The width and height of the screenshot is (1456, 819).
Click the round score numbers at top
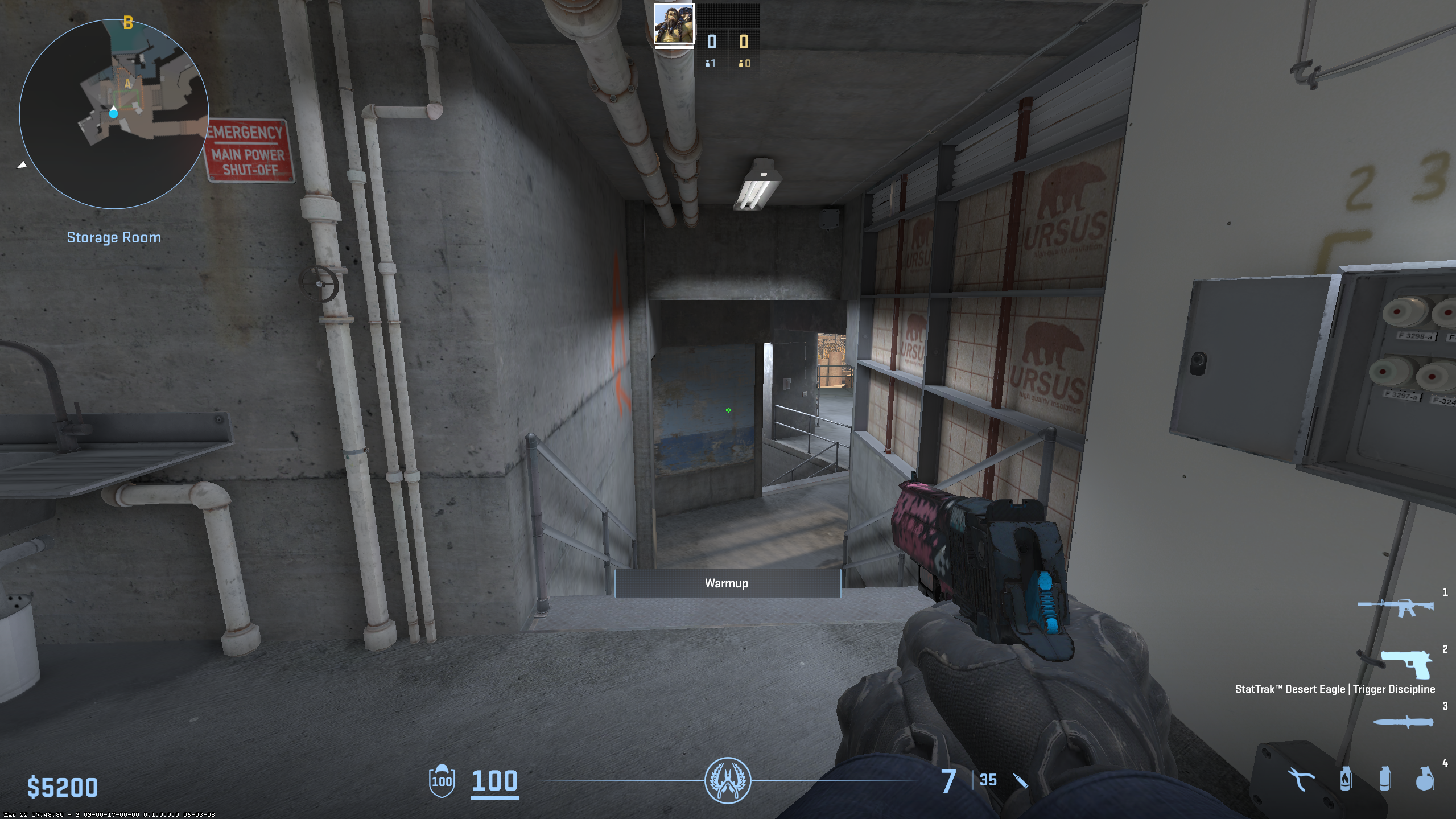tap(727, 42)
